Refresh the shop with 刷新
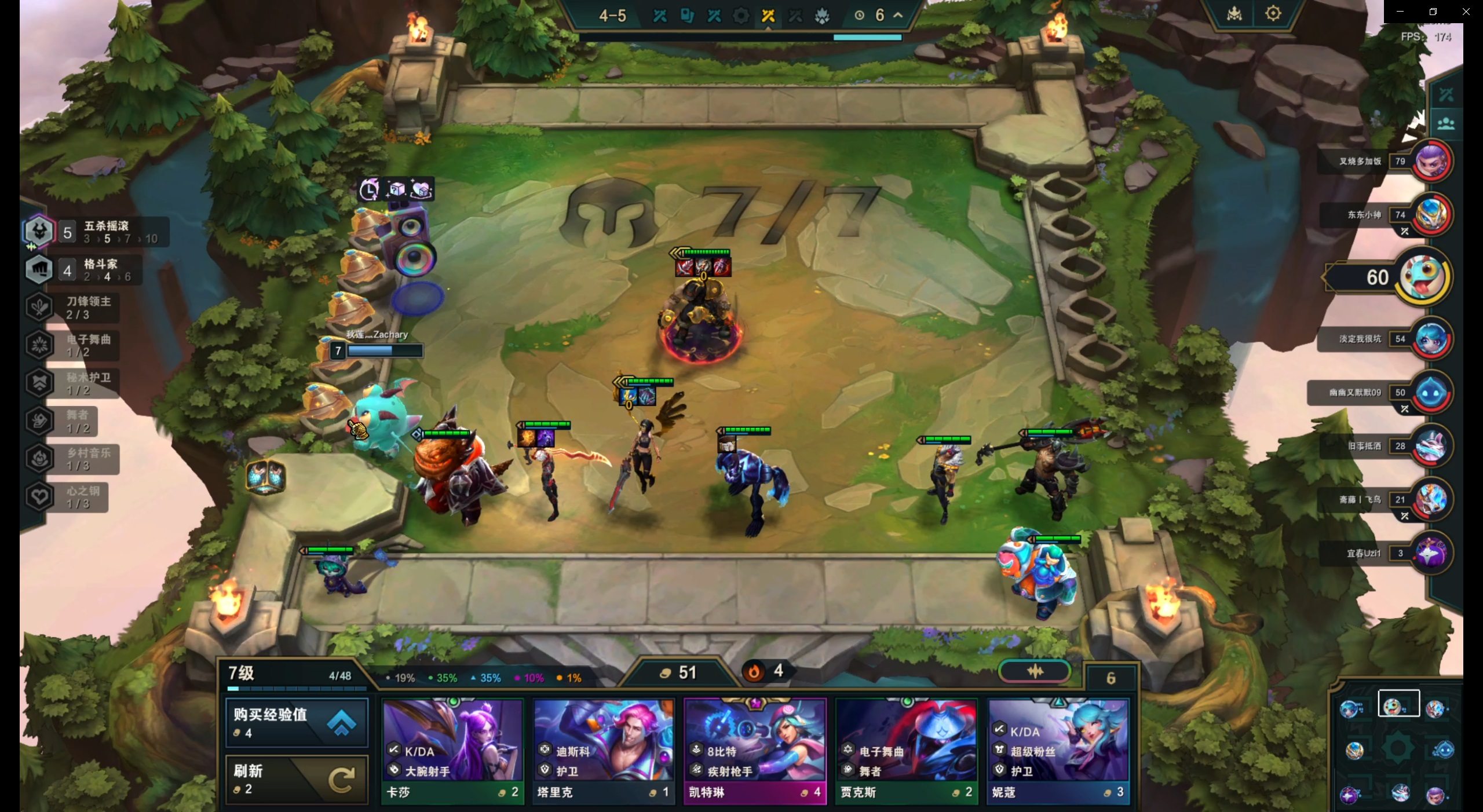The image size is (1483, 812). coord(296,779)
